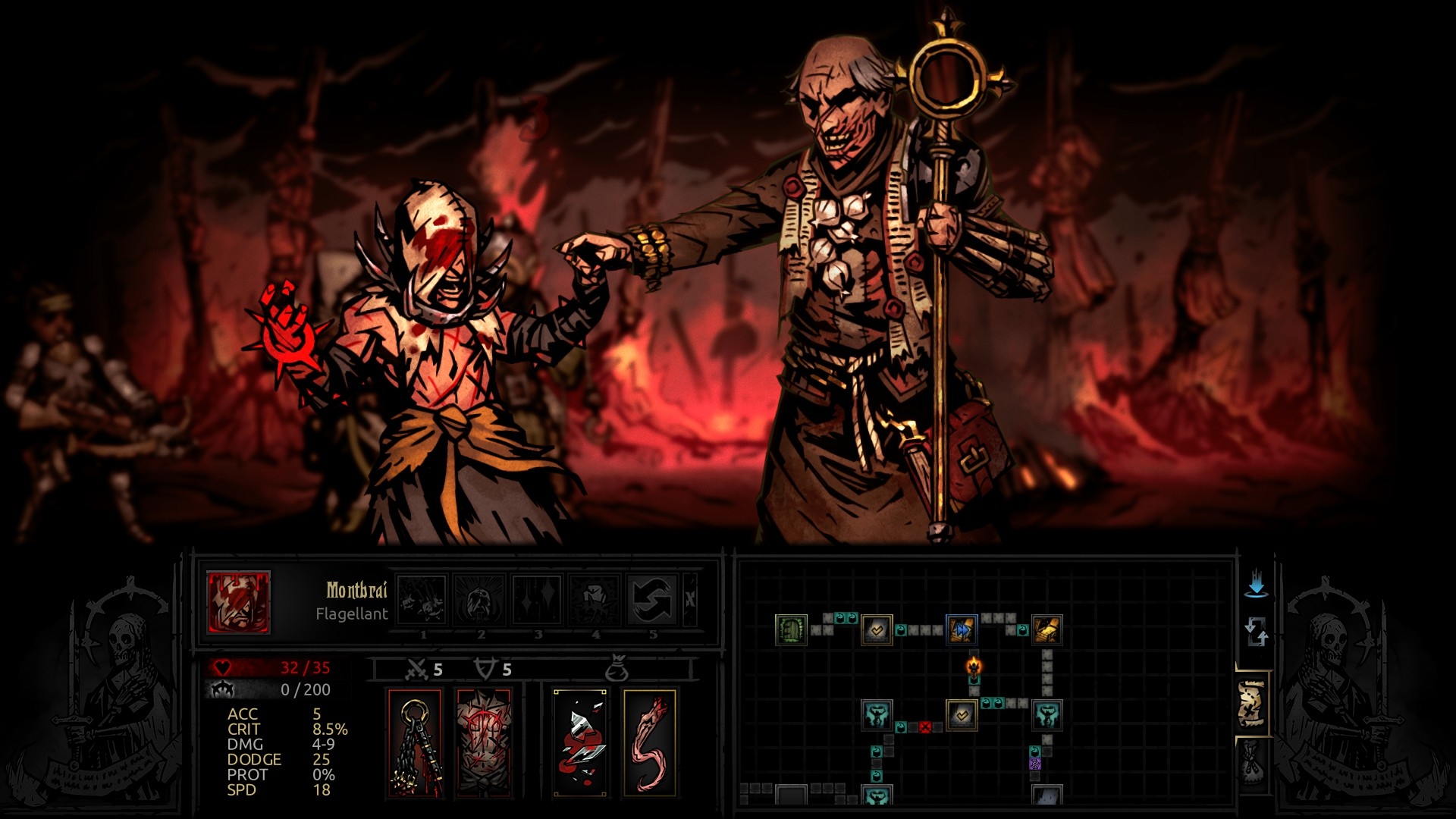
Task: Inspect the Flagellant's armor icon
Action: tap(483, 742)
